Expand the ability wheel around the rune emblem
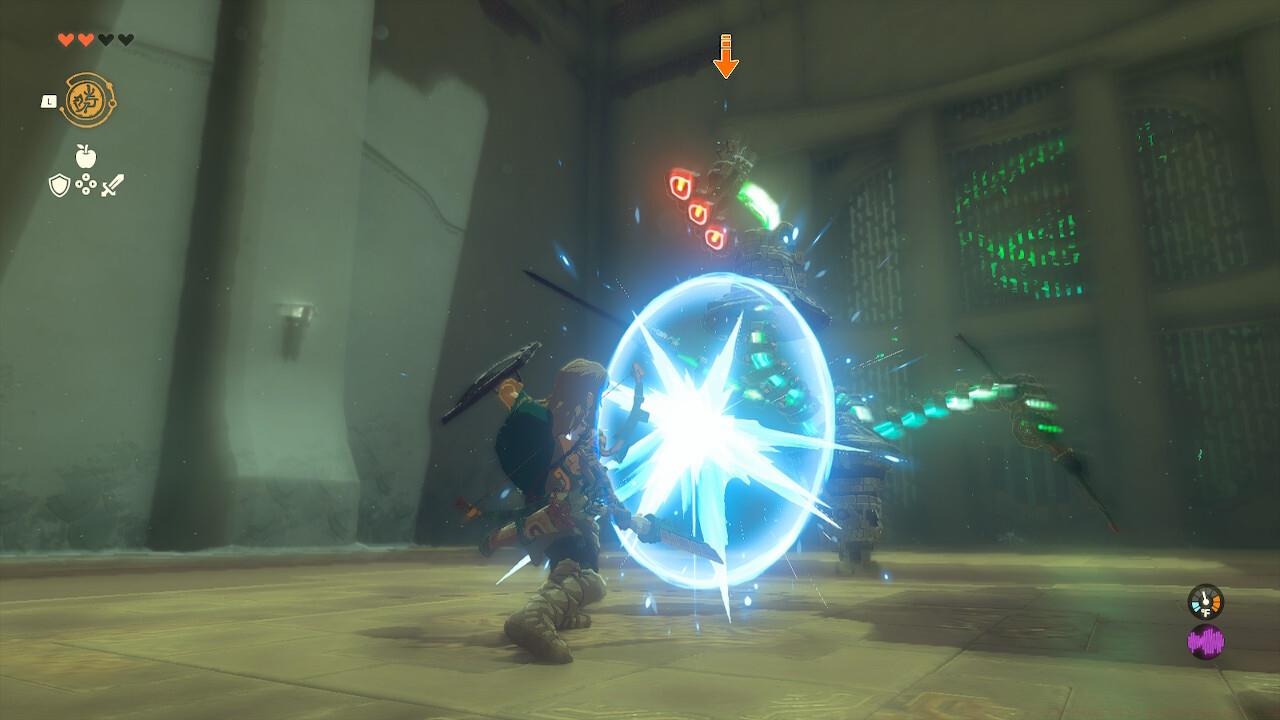Viewport: 1280px width, 720px height. pos(90,97)
